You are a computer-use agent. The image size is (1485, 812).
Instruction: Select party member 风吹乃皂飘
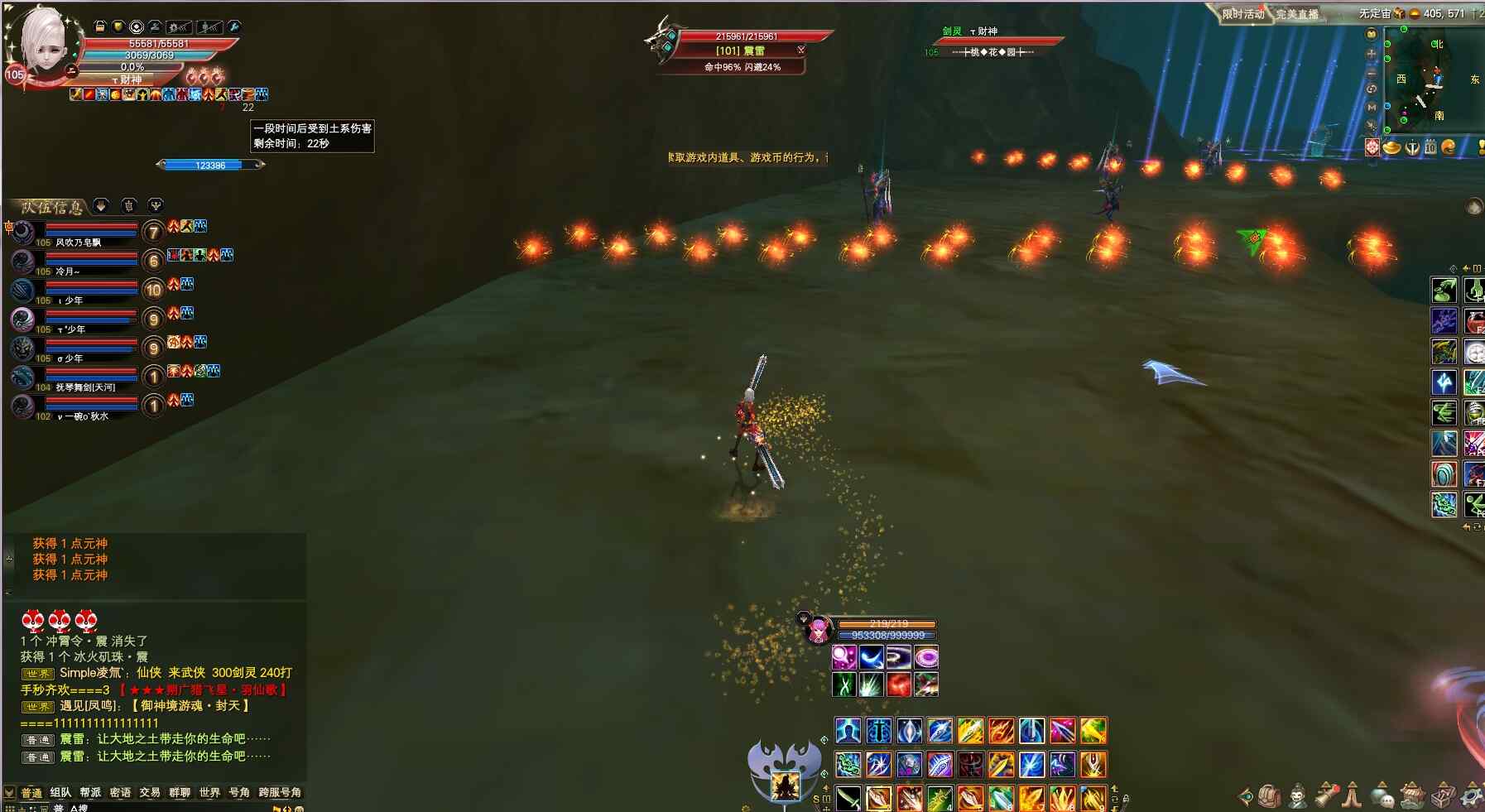pyautogui.click(x=78, y=243)
